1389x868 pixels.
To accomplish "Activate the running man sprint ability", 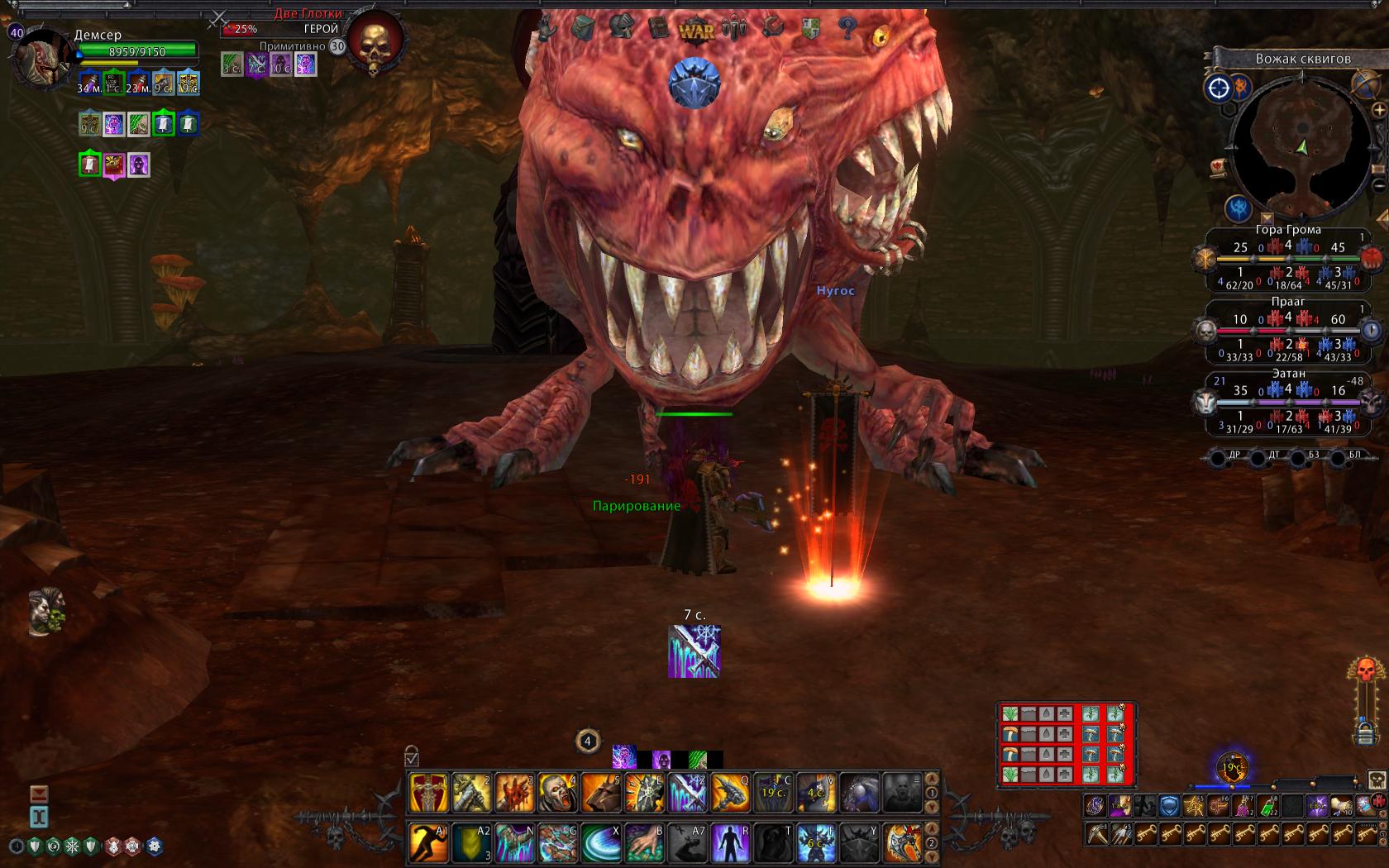I will (x=429, y=842).
